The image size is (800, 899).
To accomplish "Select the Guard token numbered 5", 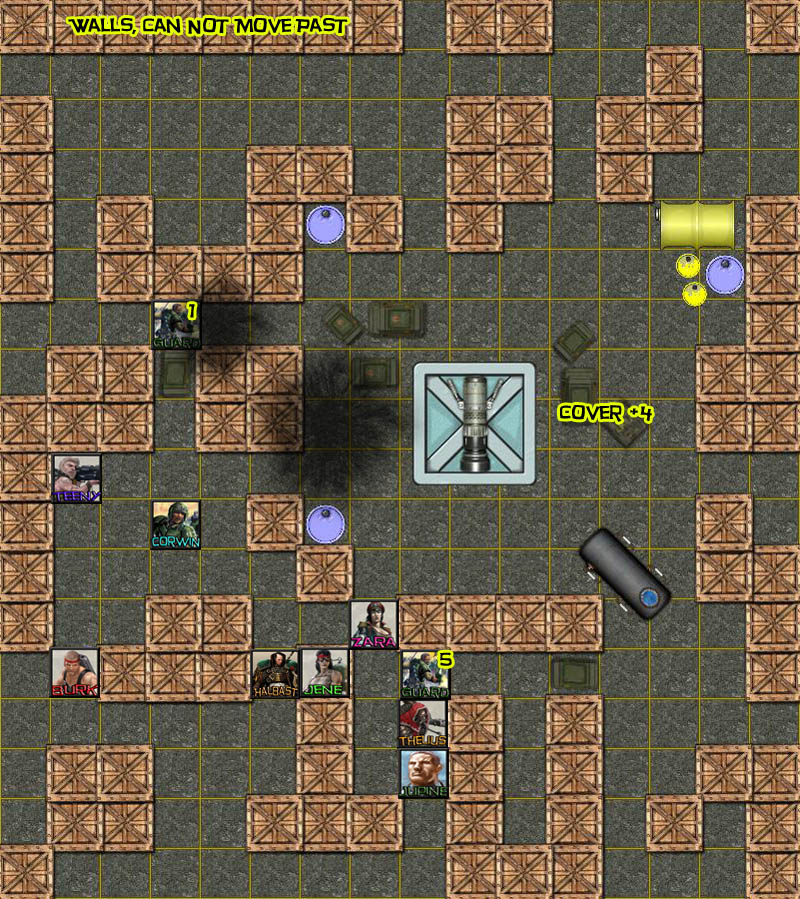I will coord(425,674).
